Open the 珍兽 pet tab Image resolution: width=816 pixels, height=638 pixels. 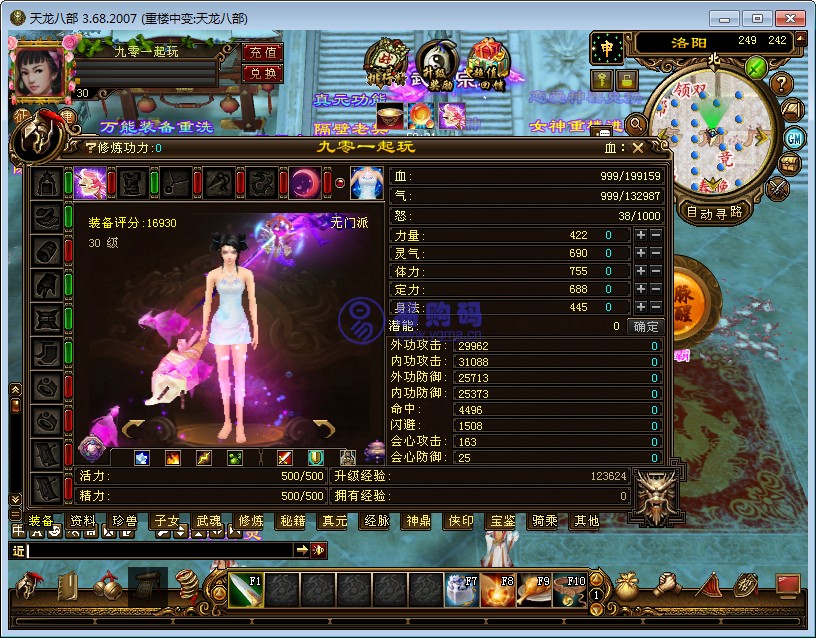125,521
